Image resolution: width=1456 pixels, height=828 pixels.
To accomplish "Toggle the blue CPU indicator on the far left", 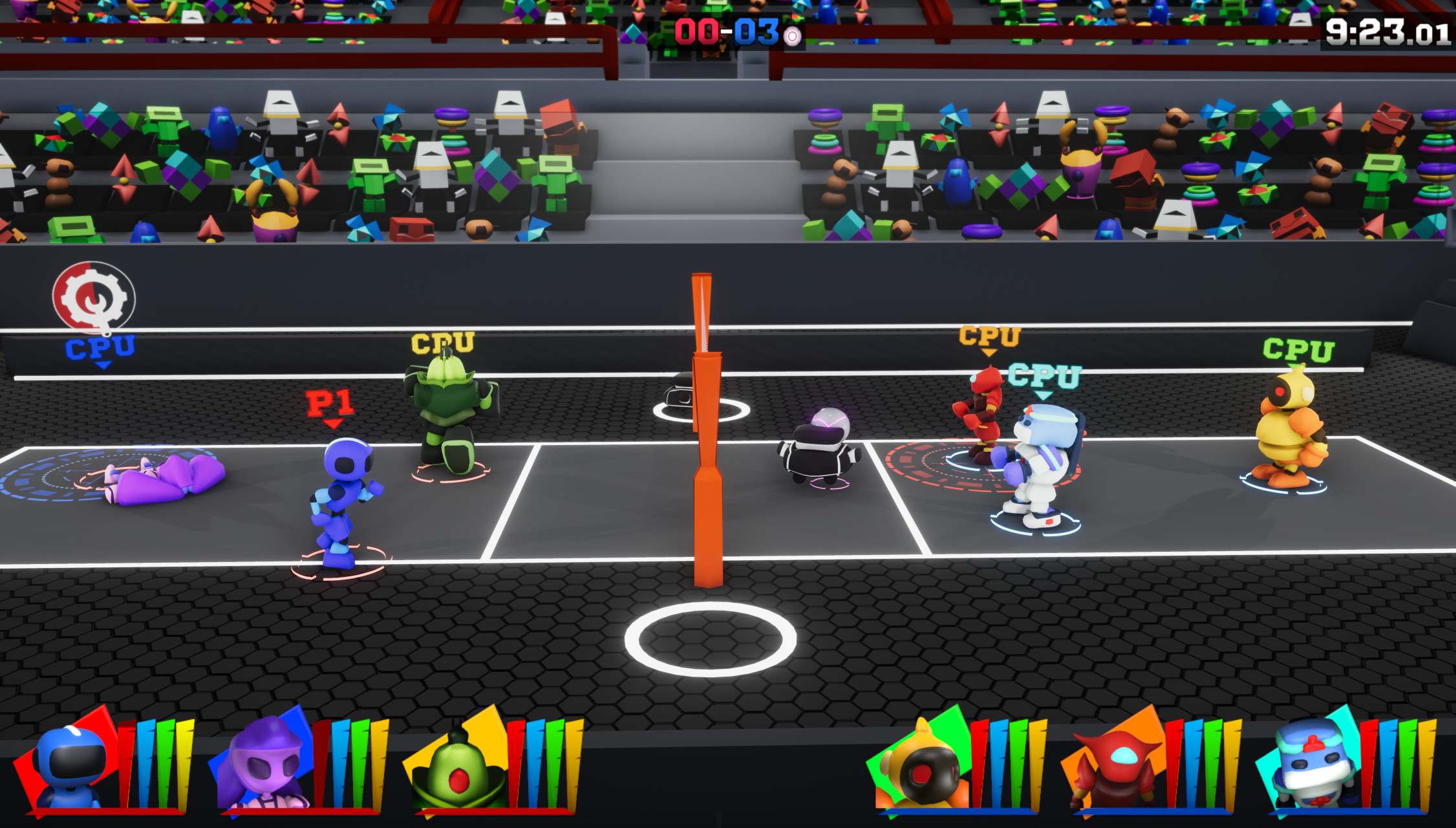I will tap(100, 346).
